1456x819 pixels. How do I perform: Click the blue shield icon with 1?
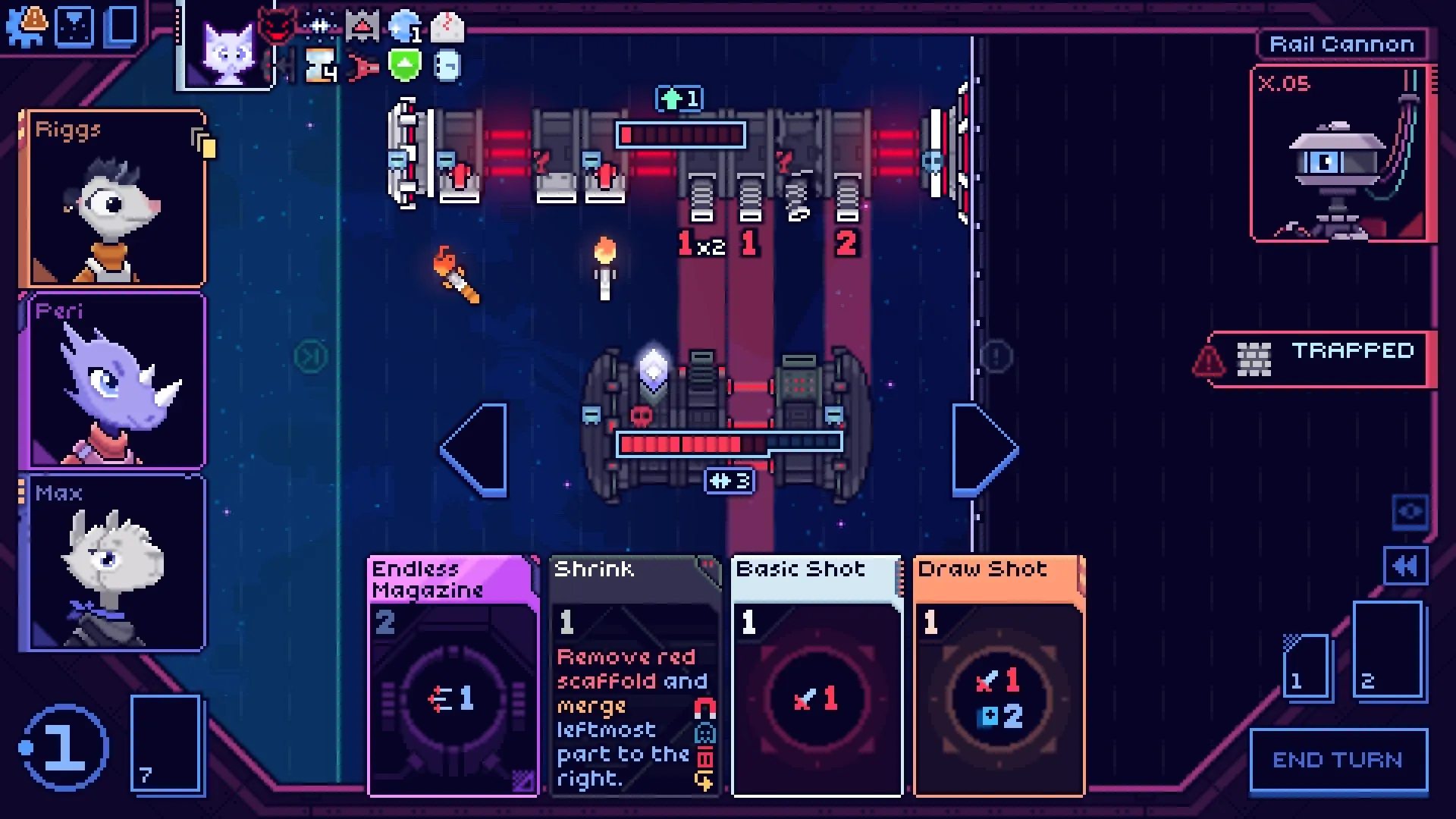click(404, 27)
